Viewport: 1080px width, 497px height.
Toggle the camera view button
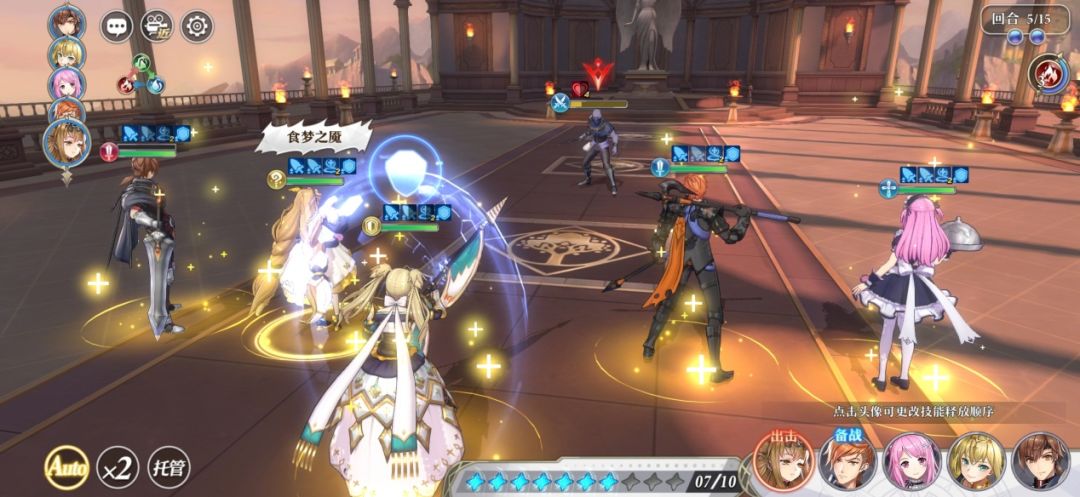click(x=157, y=26)
